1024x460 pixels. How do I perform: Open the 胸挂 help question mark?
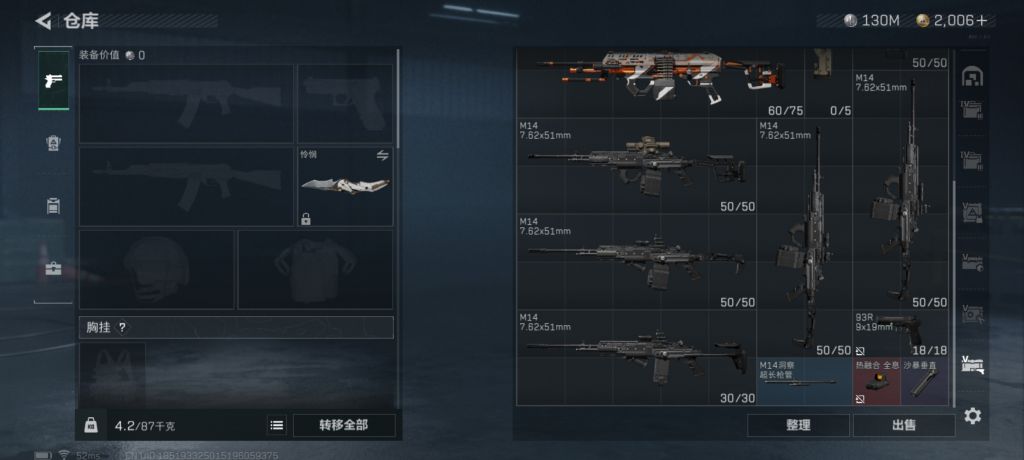click(x=122, y=327)
